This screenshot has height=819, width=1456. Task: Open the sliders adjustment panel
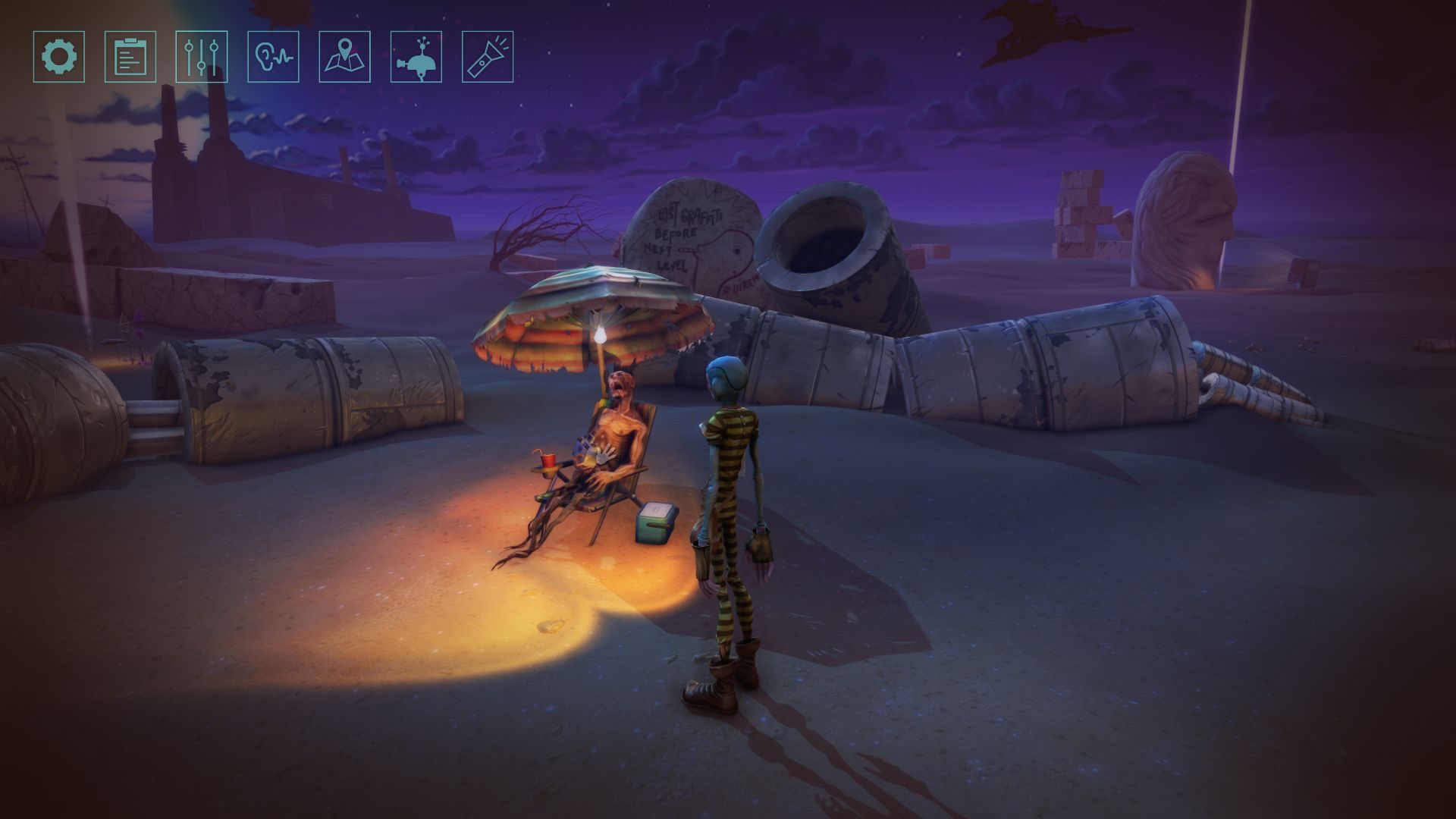(x=202, y=57)
